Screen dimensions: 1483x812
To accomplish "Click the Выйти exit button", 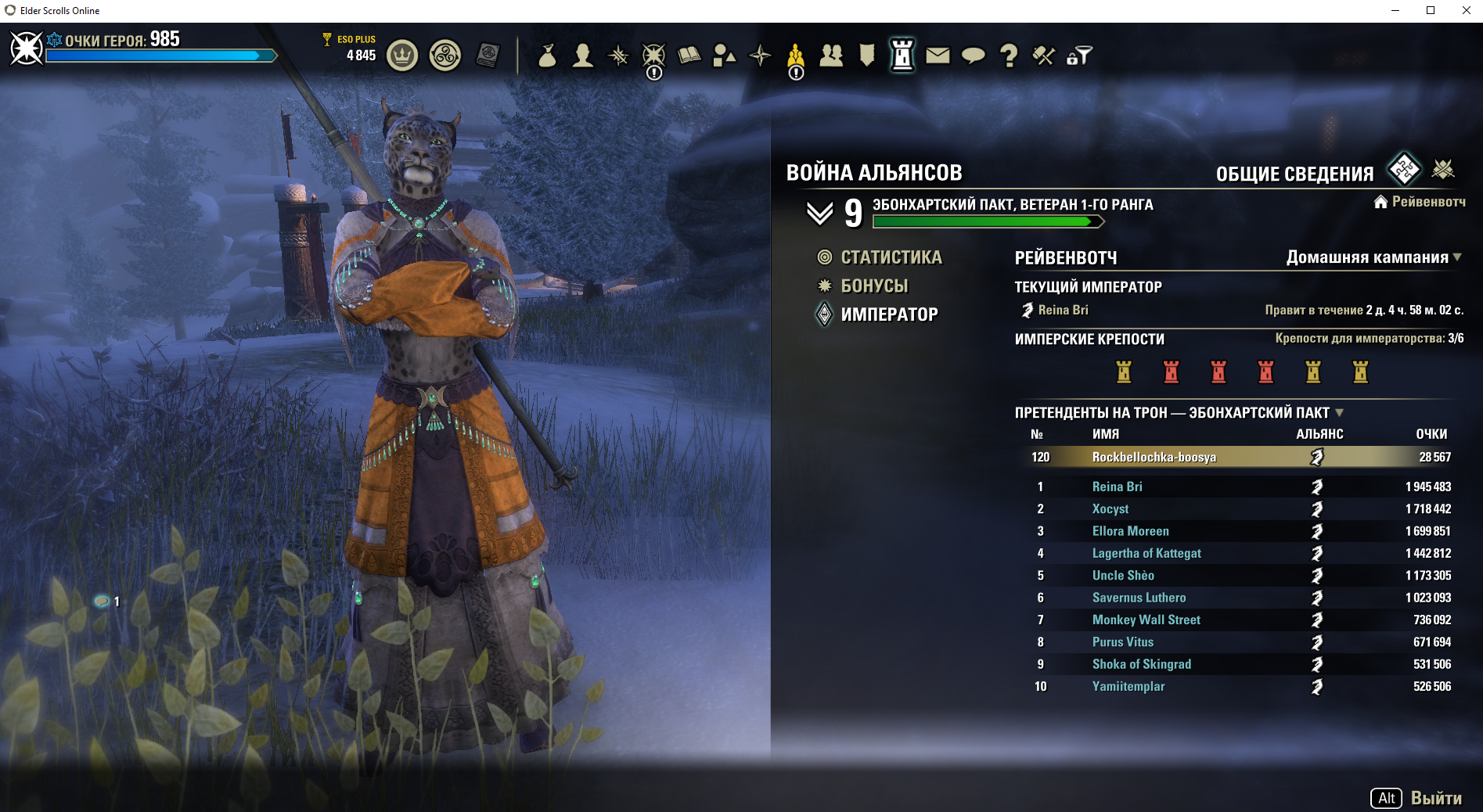I will click(x=1435, y=798).
